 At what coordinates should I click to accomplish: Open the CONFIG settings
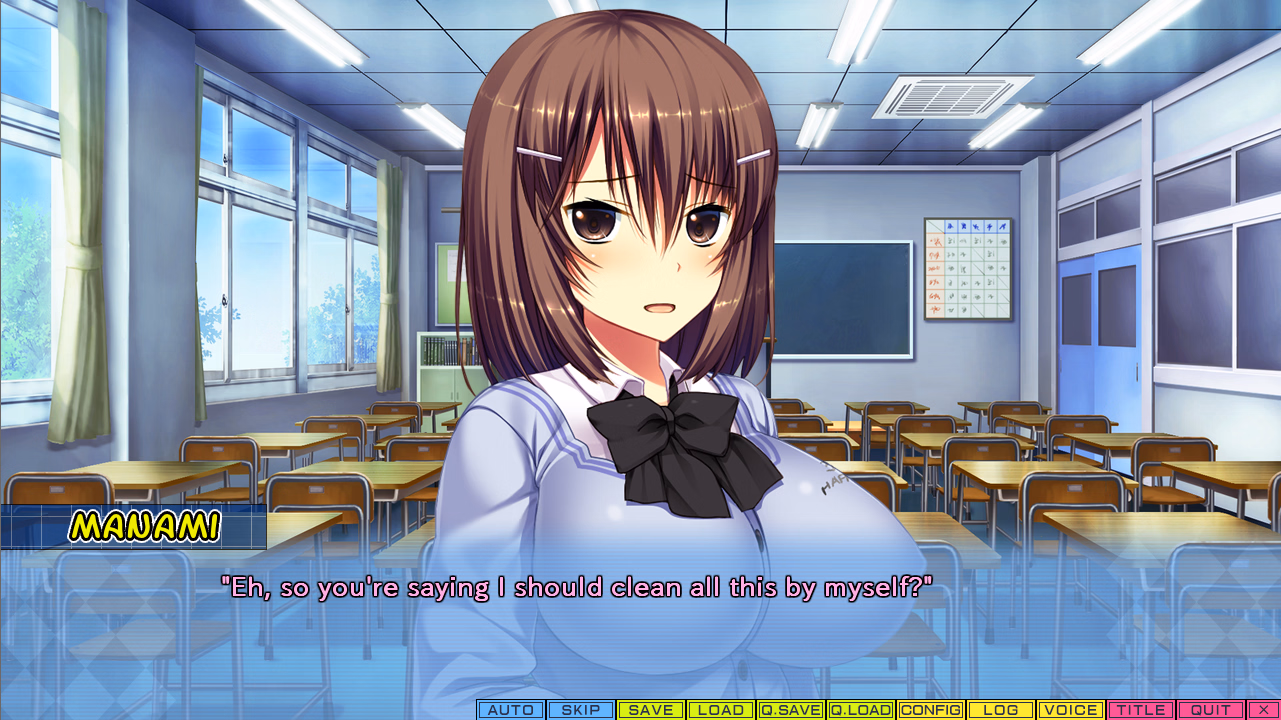coord(931,710)
